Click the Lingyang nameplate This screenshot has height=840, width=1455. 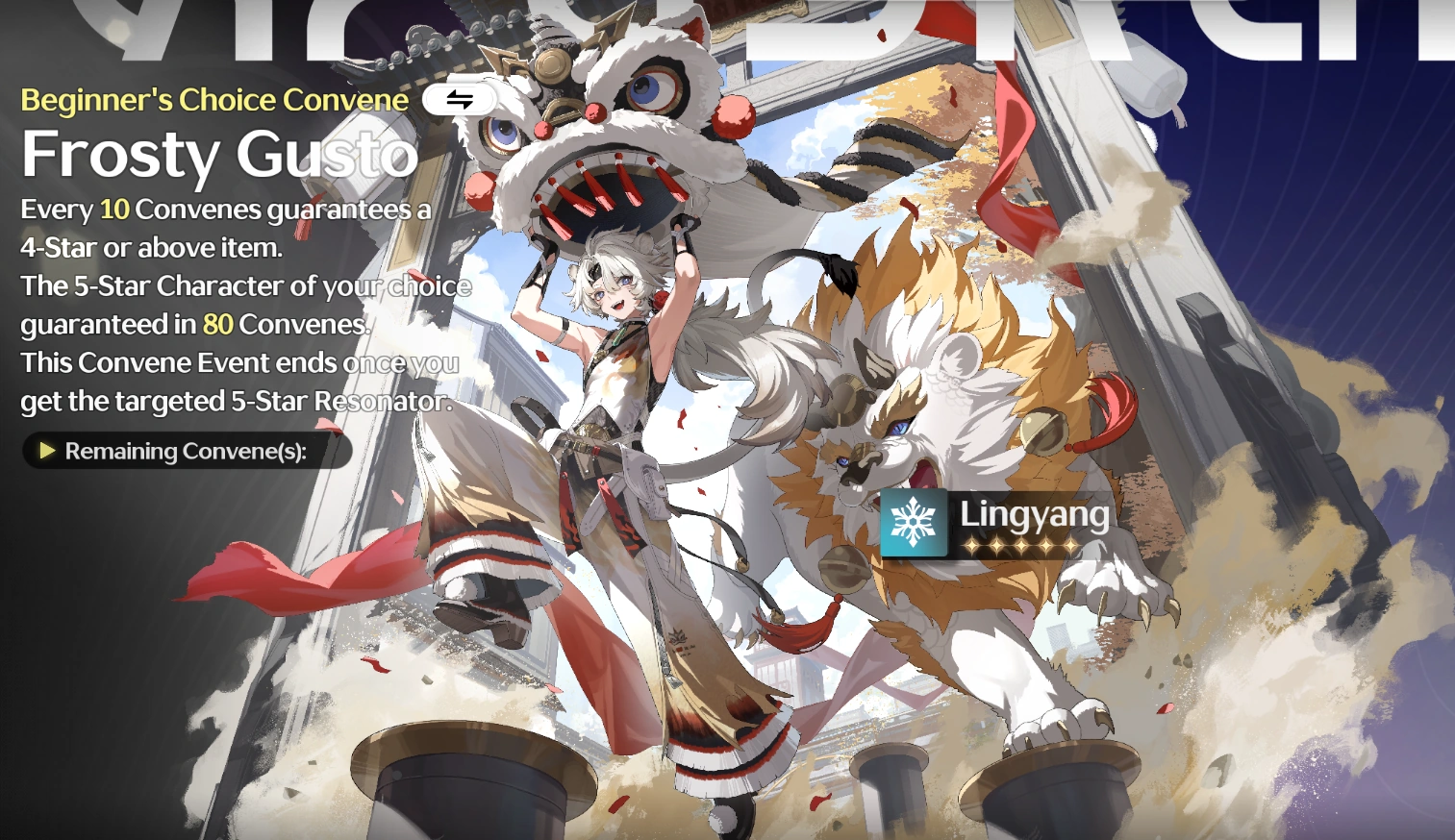coord(1035,516)
